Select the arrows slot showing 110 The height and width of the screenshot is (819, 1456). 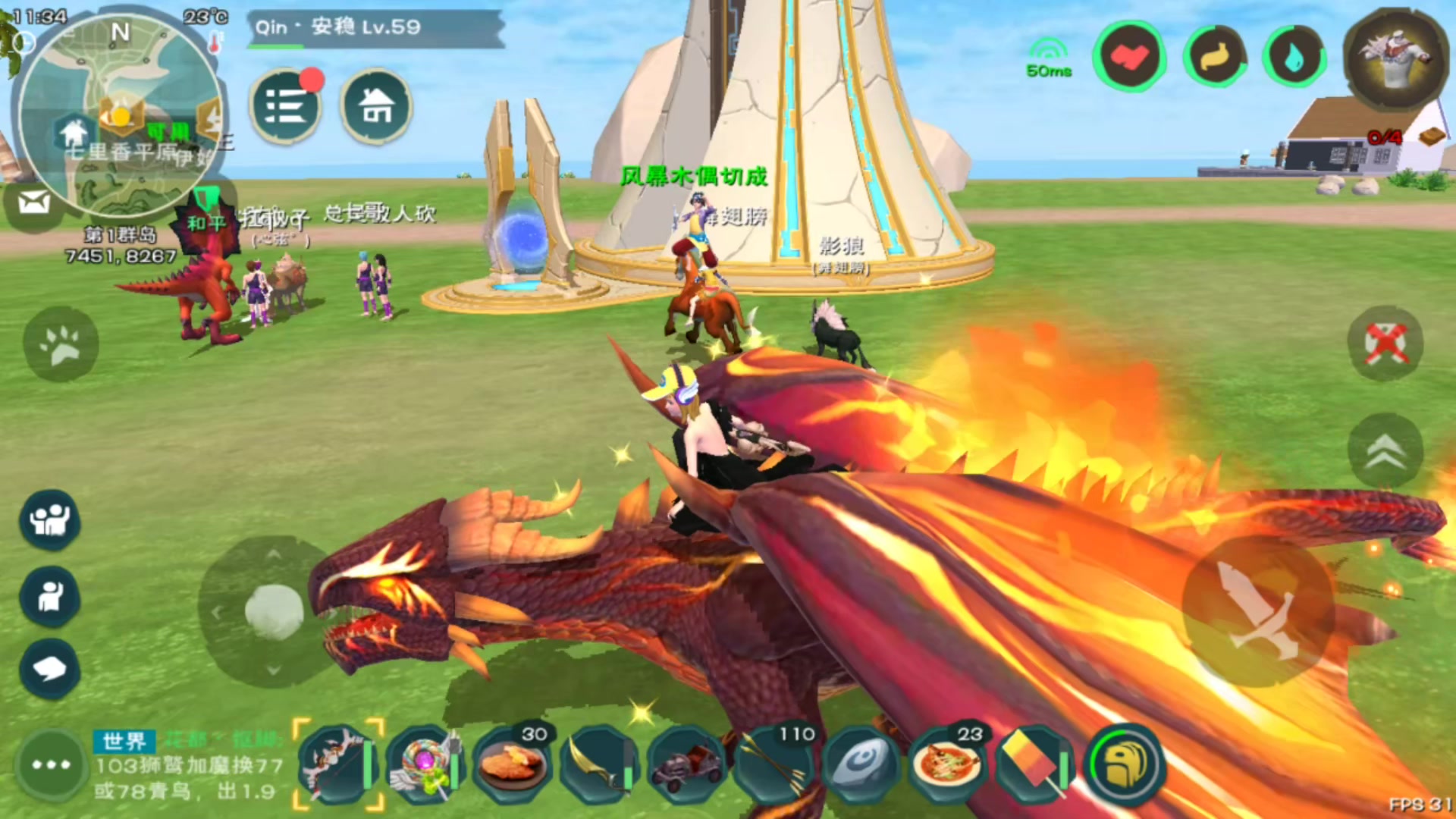point(775,764)
